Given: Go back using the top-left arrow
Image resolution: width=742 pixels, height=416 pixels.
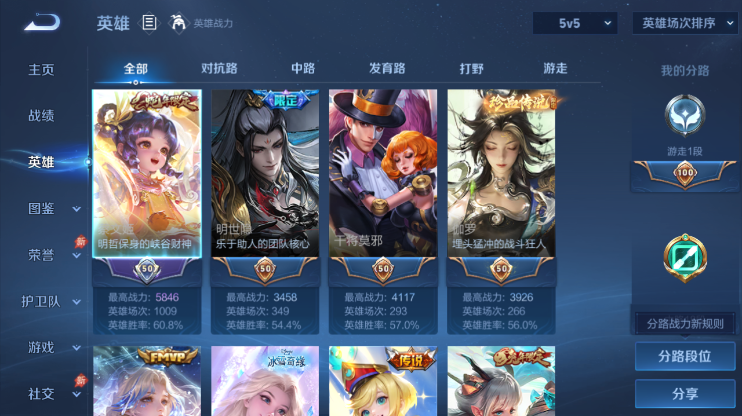Looking at the screenshot, I should [x=41, y=22].
